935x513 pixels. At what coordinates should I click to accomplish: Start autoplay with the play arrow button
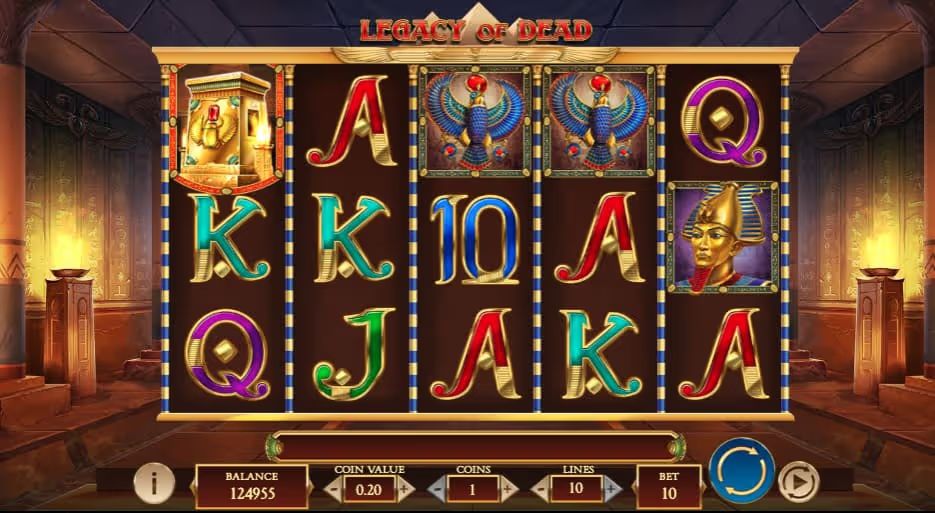(x=797, y=480)
